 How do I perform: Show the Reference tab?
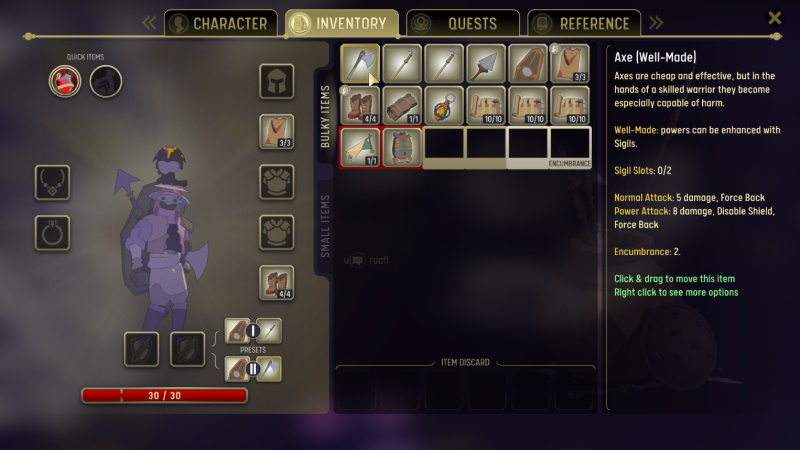[x=584, y=23]
